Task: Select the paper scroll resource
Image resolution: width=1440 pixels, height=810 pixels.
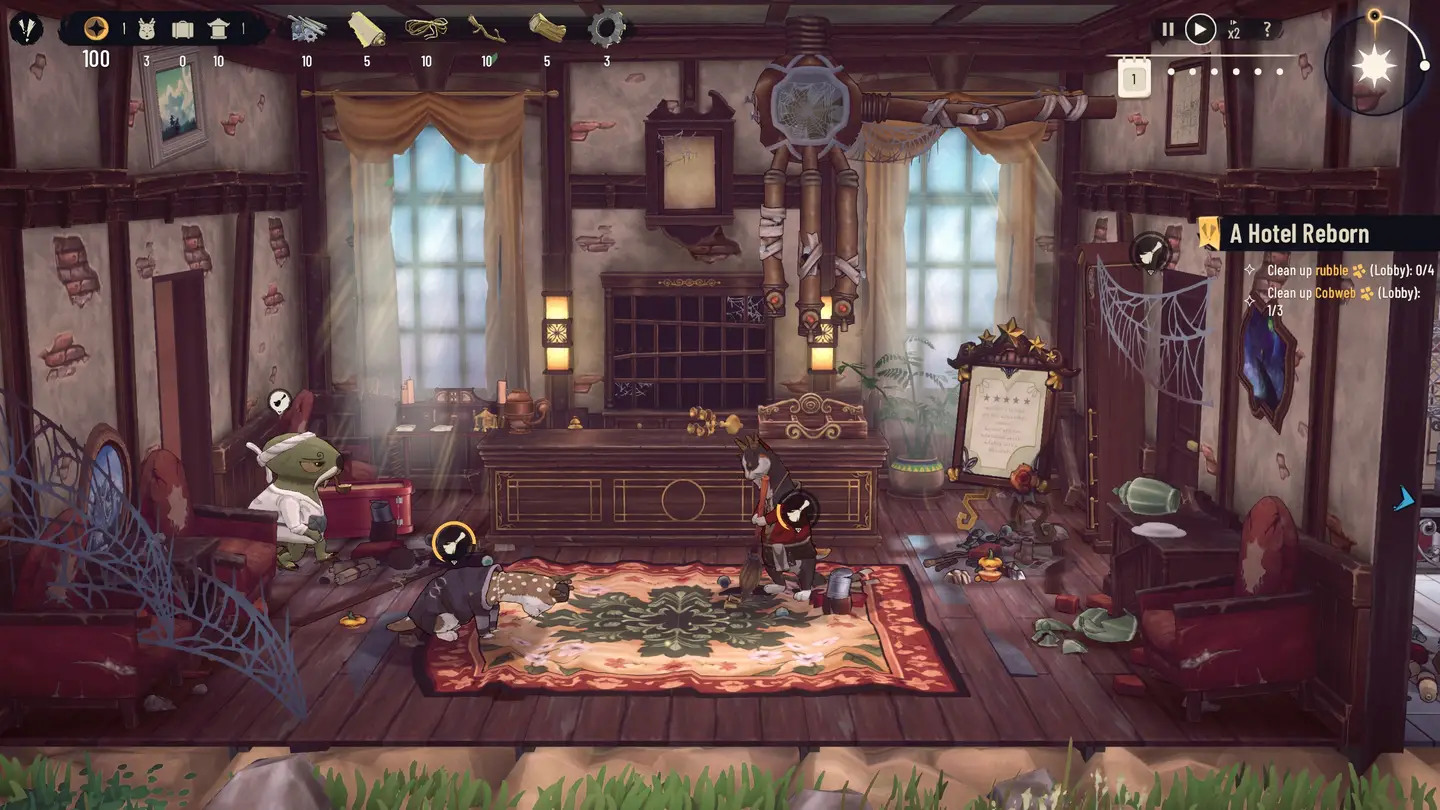Action: point(366,29)
